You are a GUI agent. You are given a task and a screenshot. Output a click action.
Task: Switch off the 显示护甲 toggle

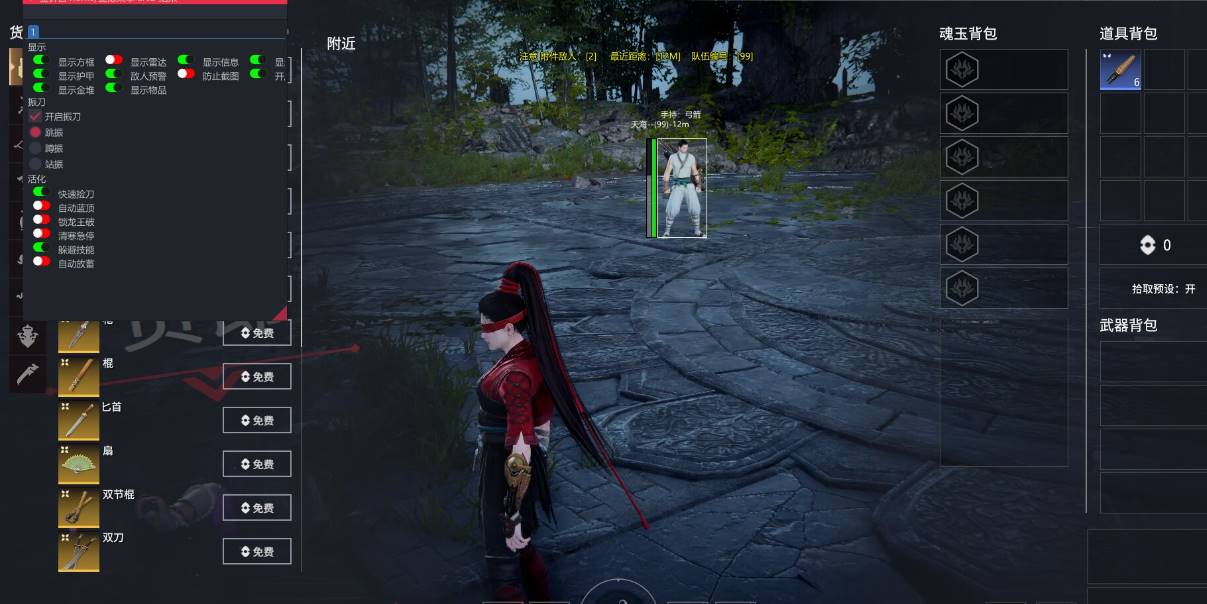coord(41,75)
